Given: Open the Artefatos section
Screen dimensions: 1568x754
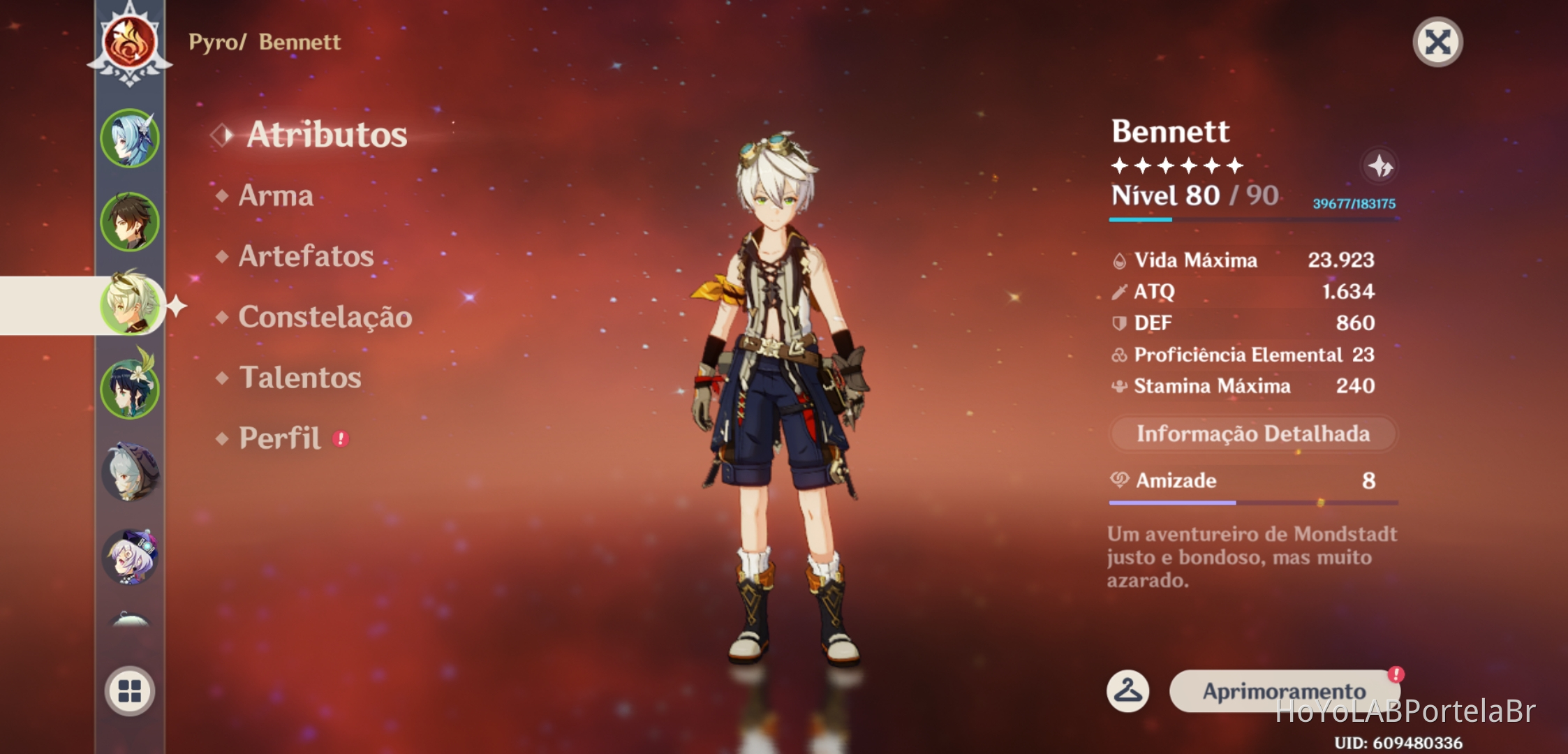Looking at the screenshot, I should pos(305,257).
